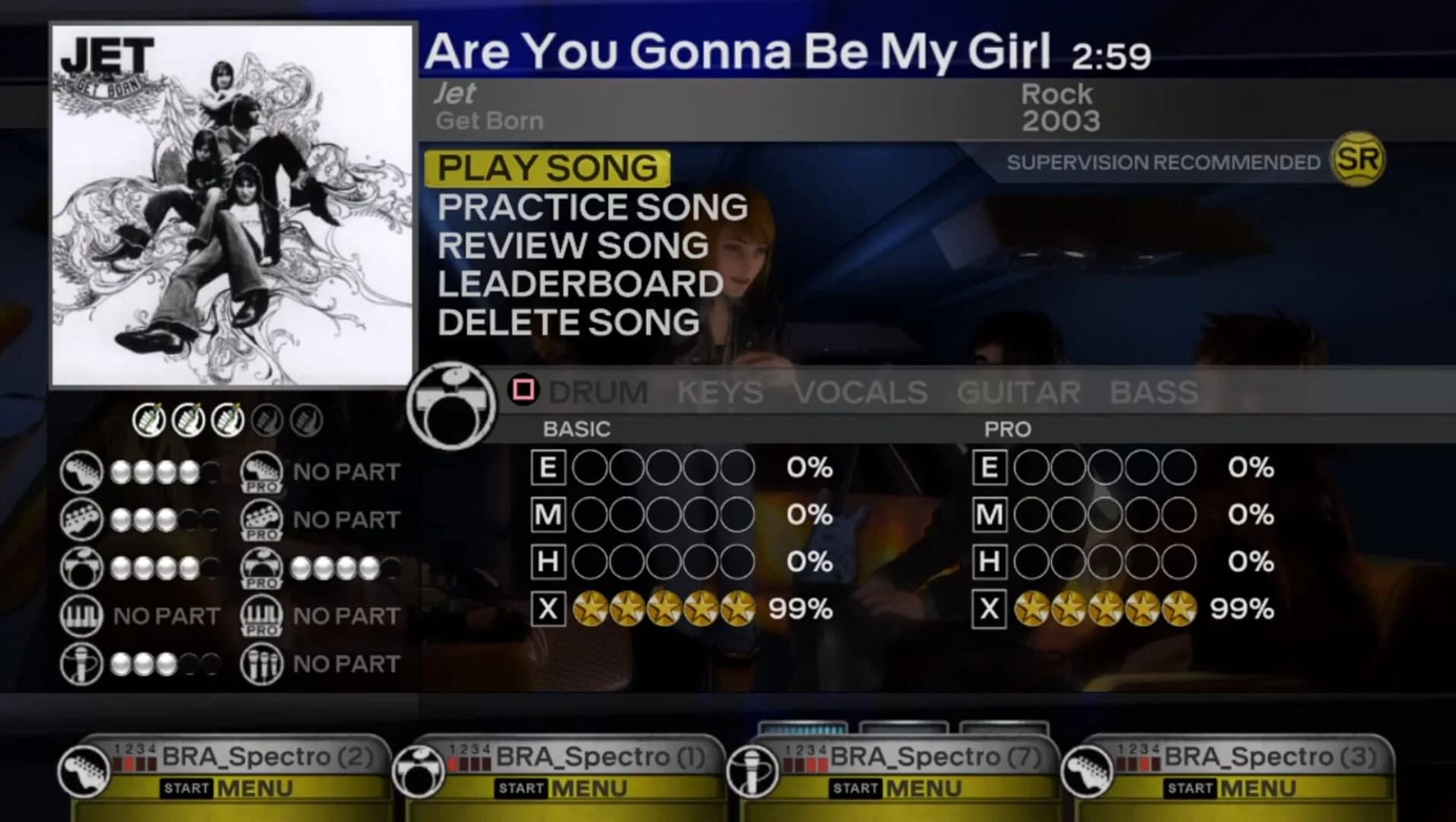1456x822 pixels.
Task: Open the LEADERBOARD option
Action: pos(580,282)
